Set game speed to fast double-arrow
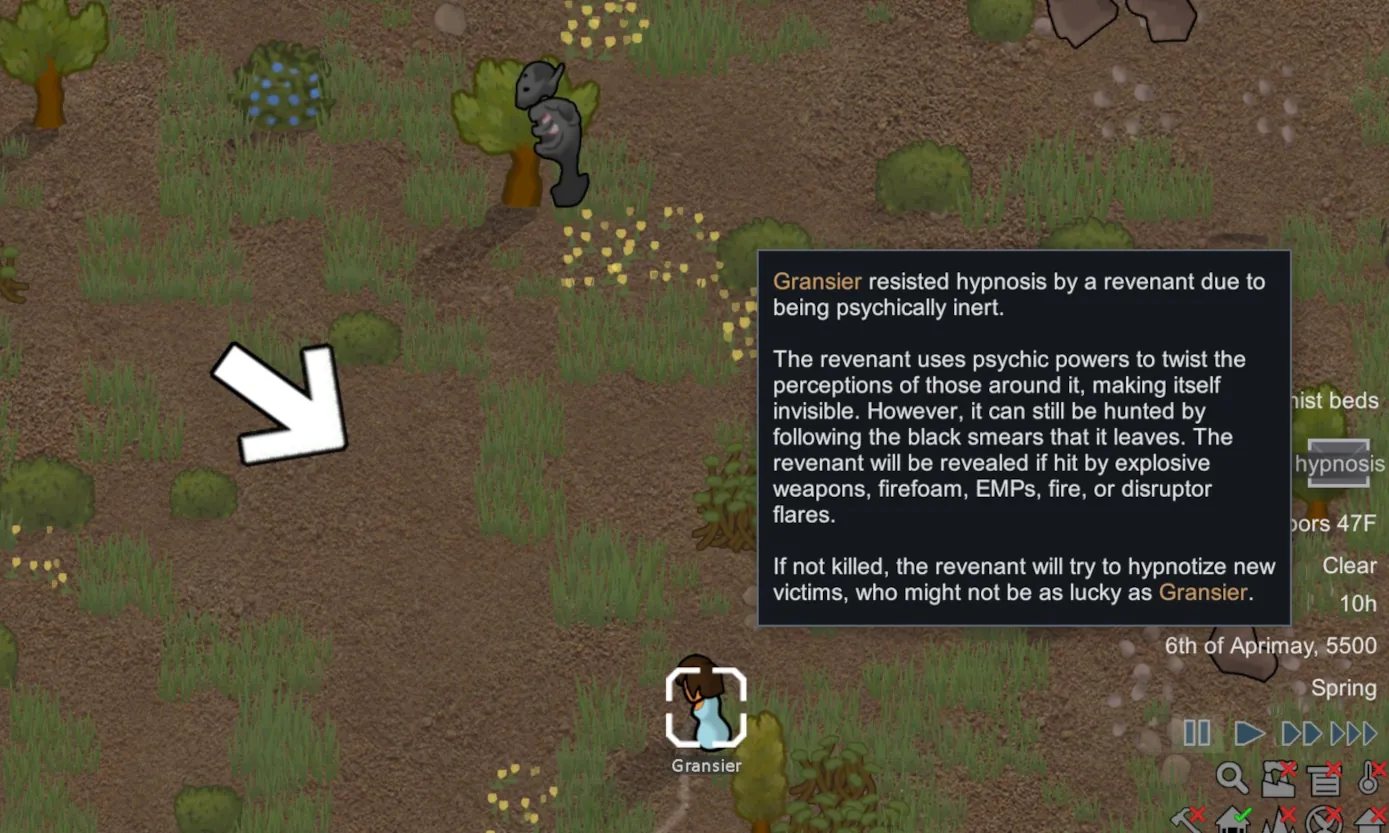This screenshot has height=833, width=1389. (1302, 733)
